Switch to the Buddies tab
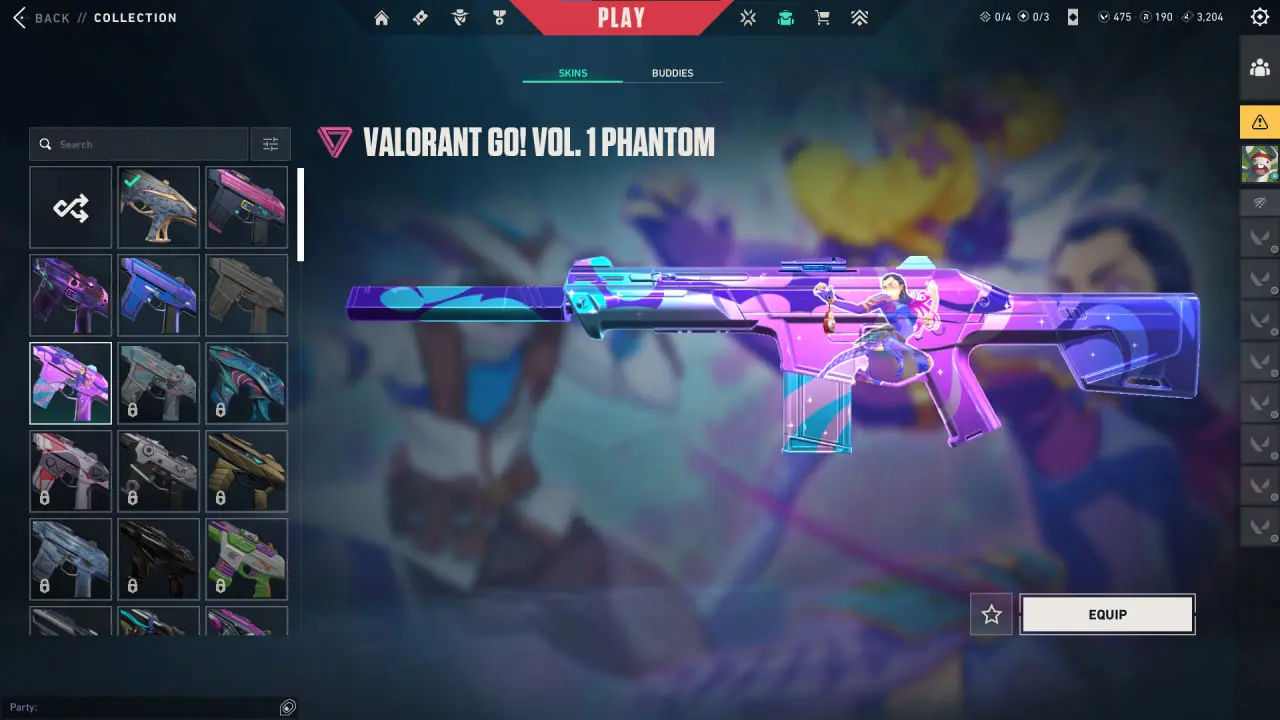 coord(672,73)
